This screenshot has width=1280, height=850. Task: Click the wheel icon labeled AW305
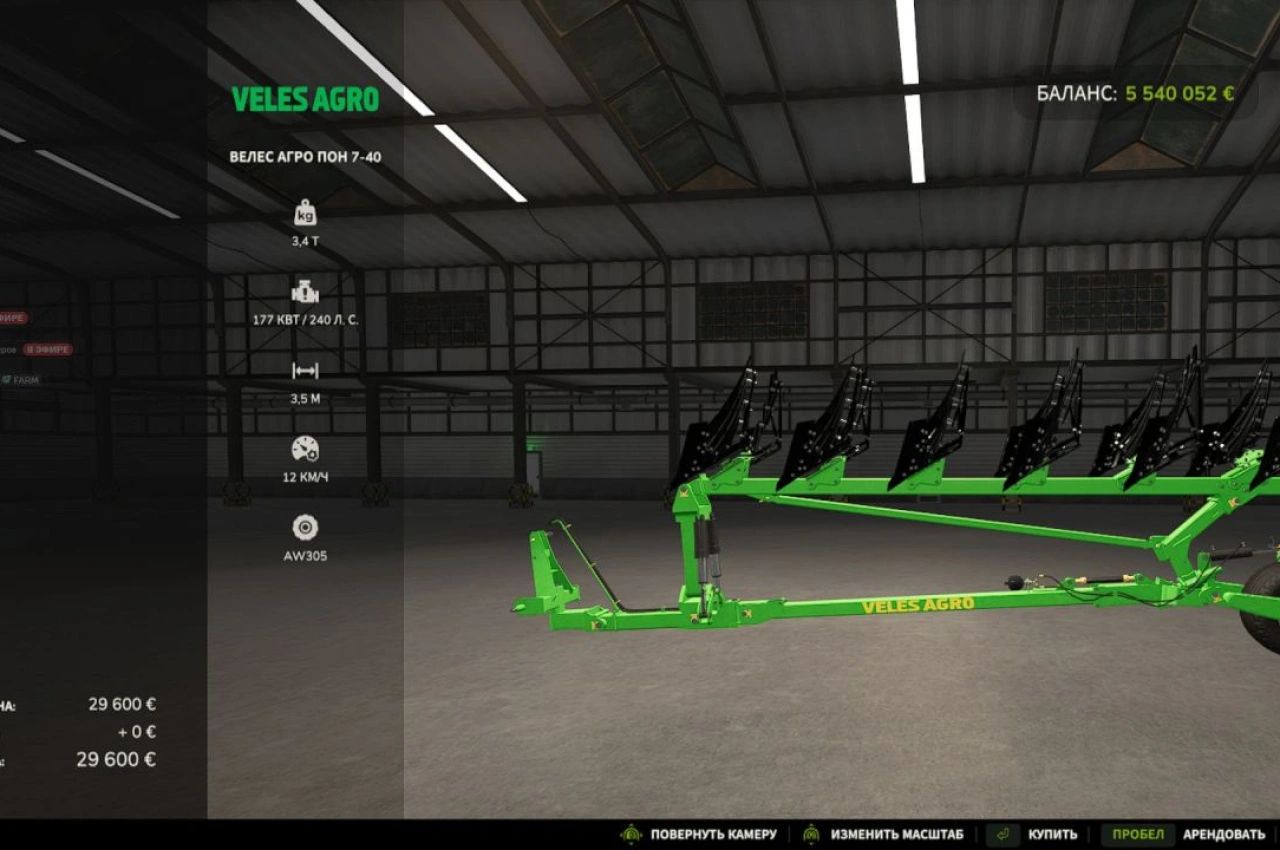click(x=305, y=528)
